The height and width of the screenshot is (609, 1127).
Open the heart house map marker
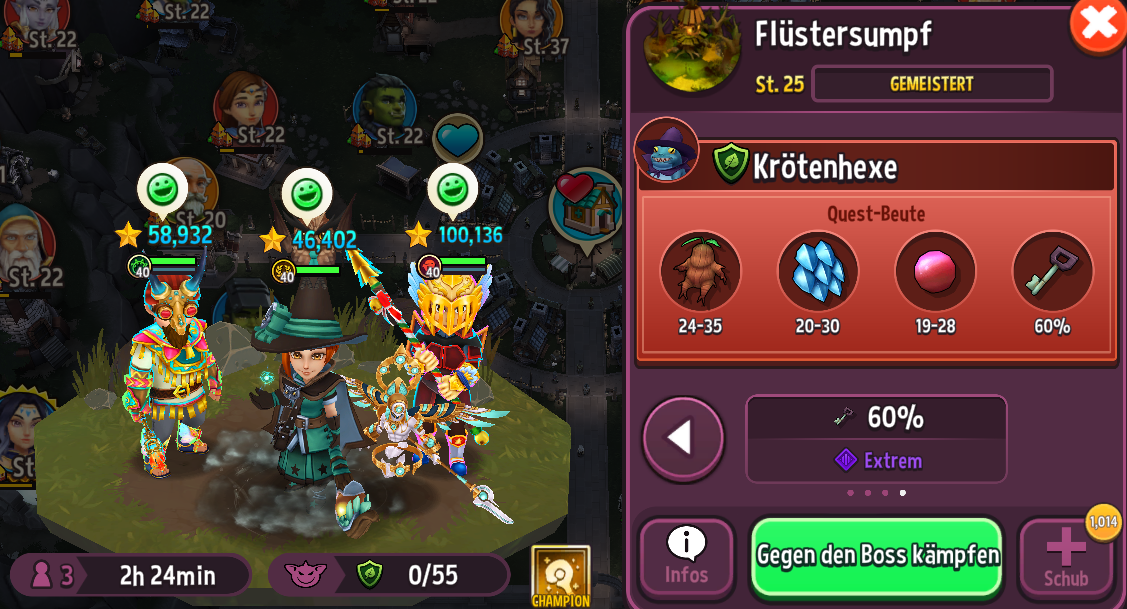[586, 205]
